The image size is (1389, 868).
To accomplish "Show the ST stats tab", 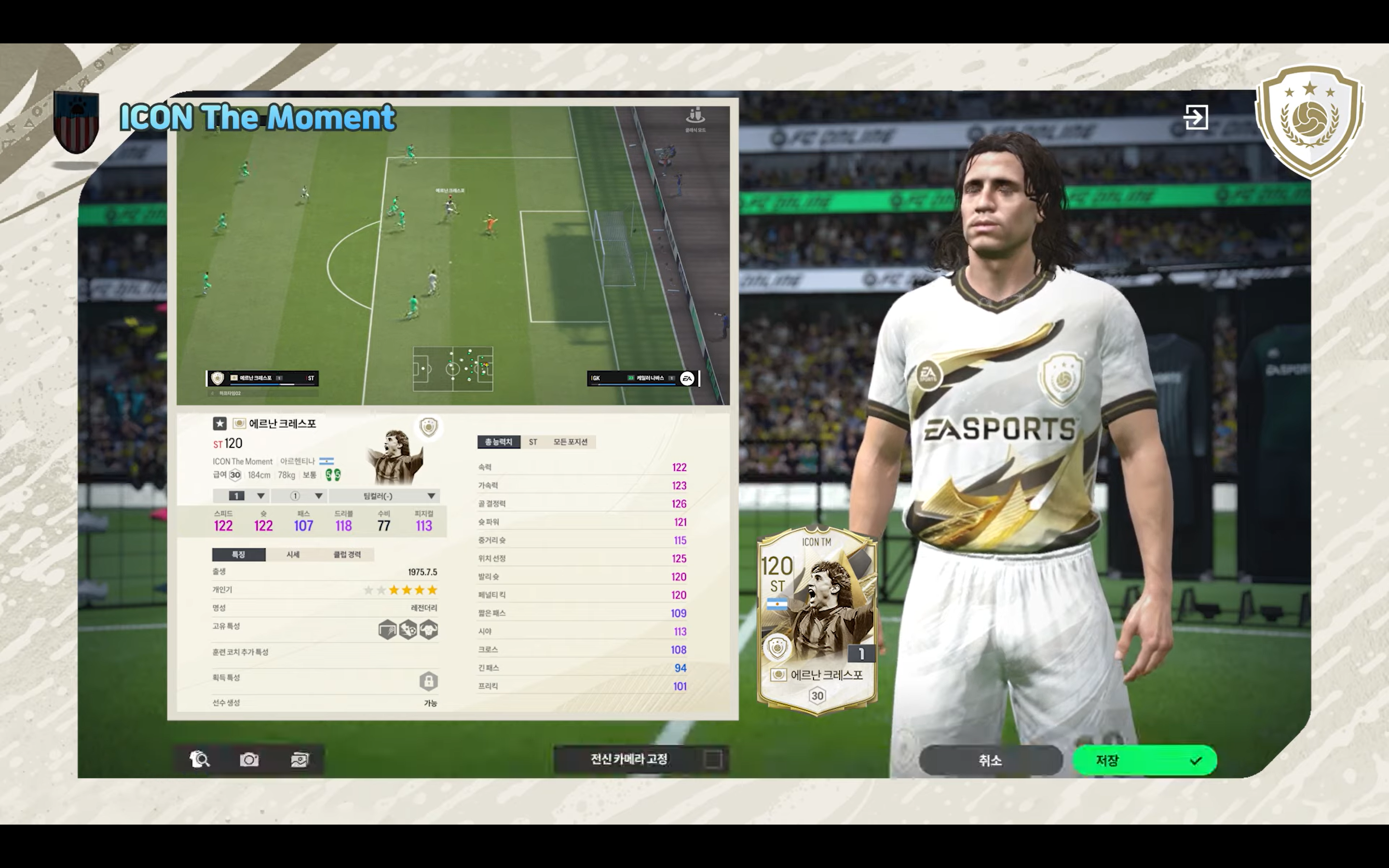I will point(532,441).
